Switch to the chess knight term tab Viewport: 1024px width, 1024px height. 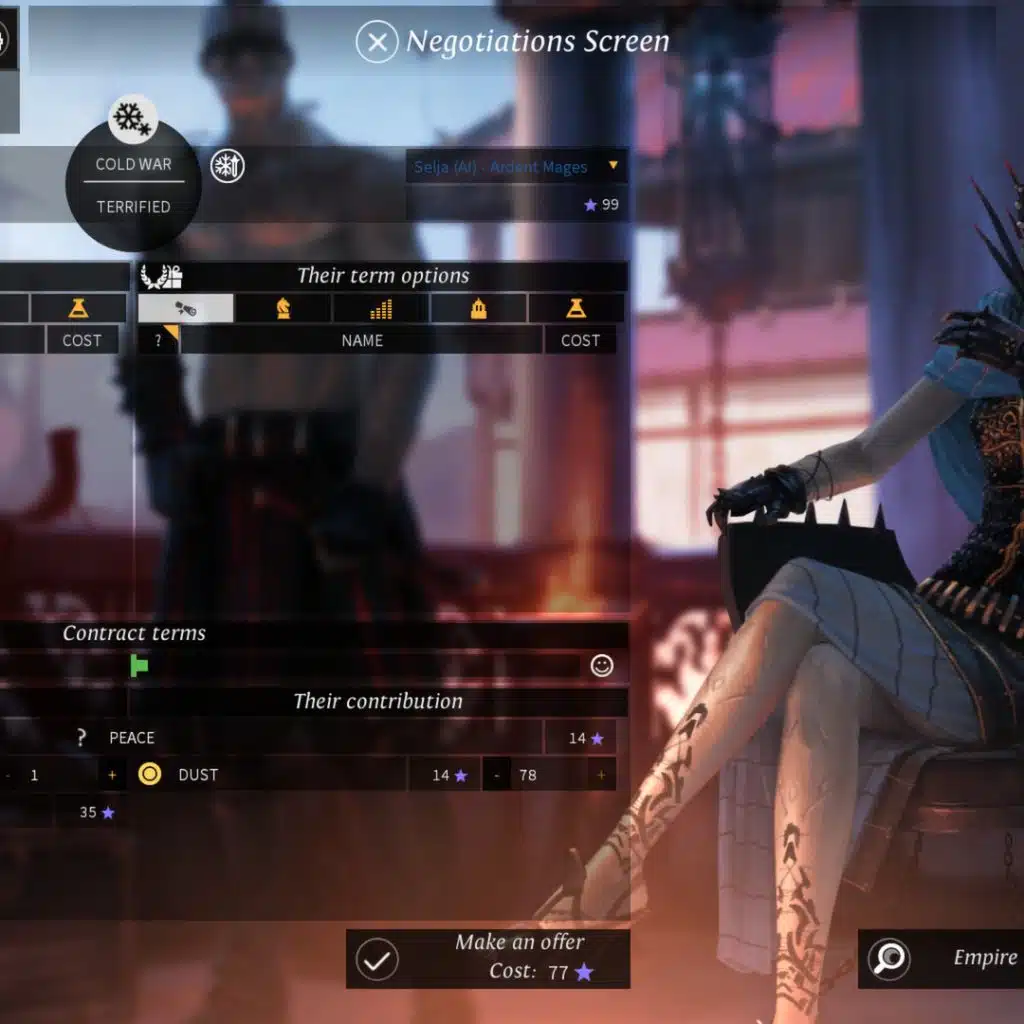click(x=283, y=308)
